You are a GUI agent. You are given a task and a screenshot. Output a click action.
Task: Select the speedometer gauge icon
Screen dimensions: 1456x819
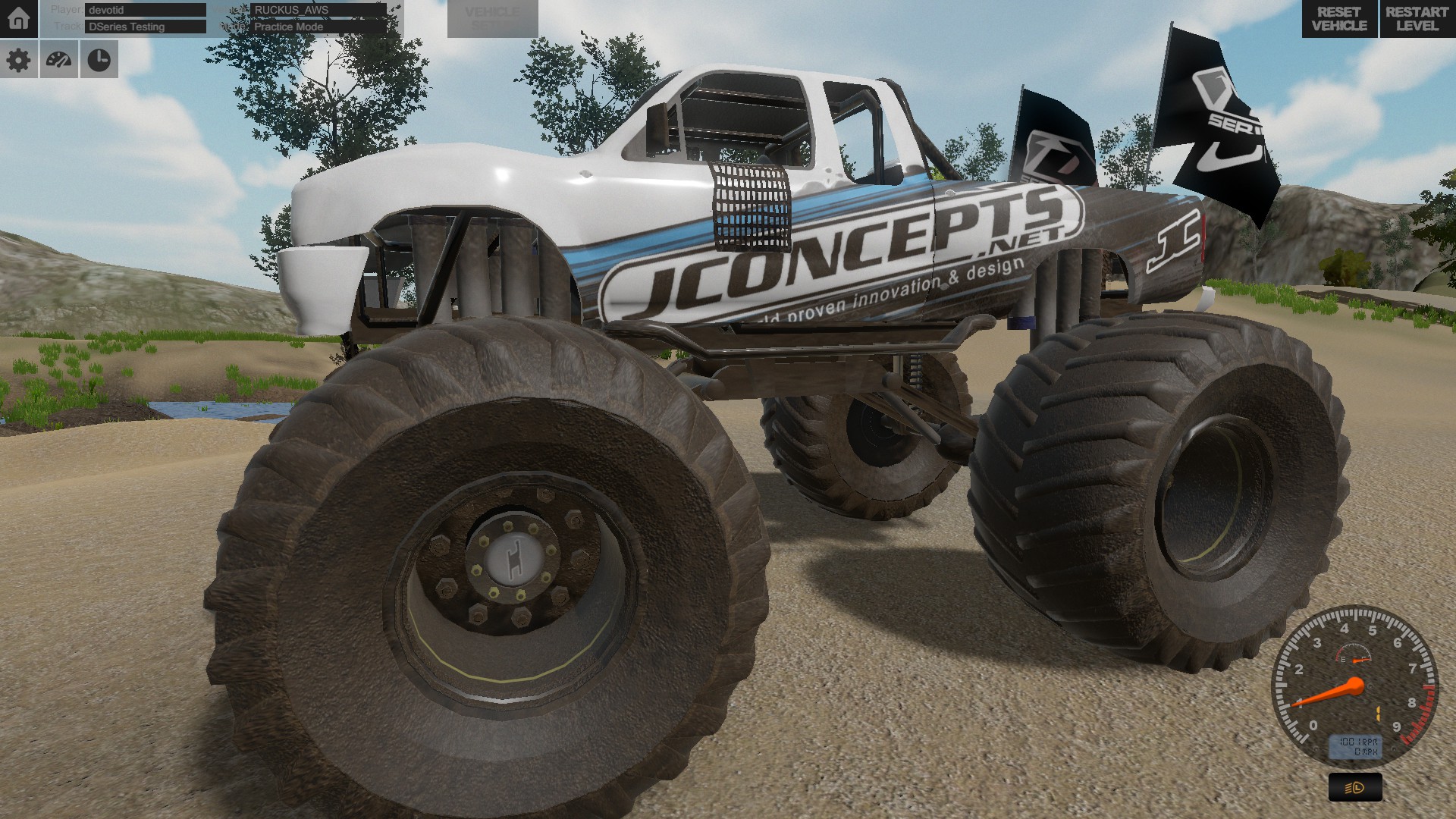pos(59,59)
